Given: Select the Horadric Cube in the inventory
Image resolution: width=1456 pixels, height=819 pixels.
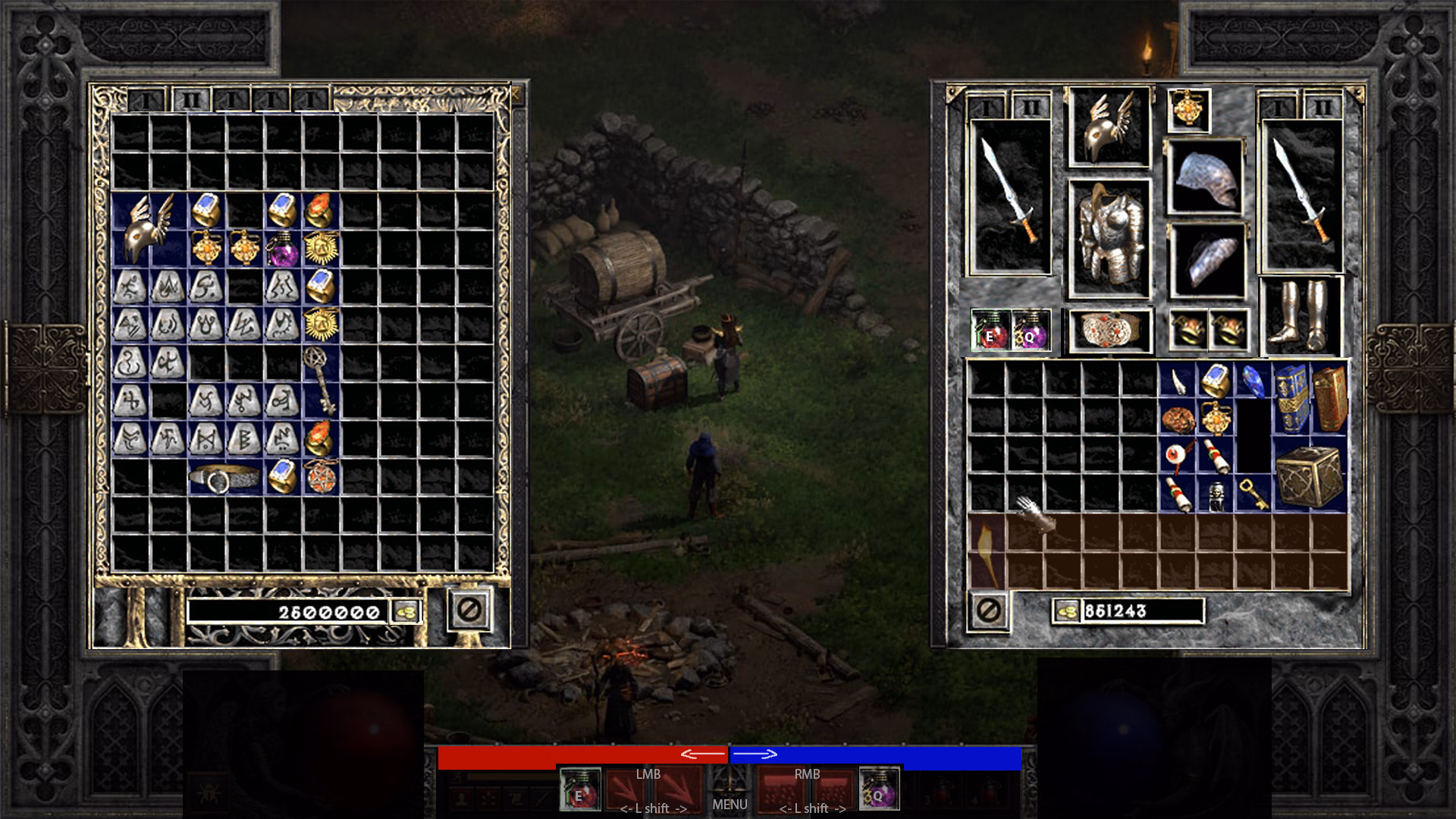Looking at the screenshot, I should (x=1310, y=475).
